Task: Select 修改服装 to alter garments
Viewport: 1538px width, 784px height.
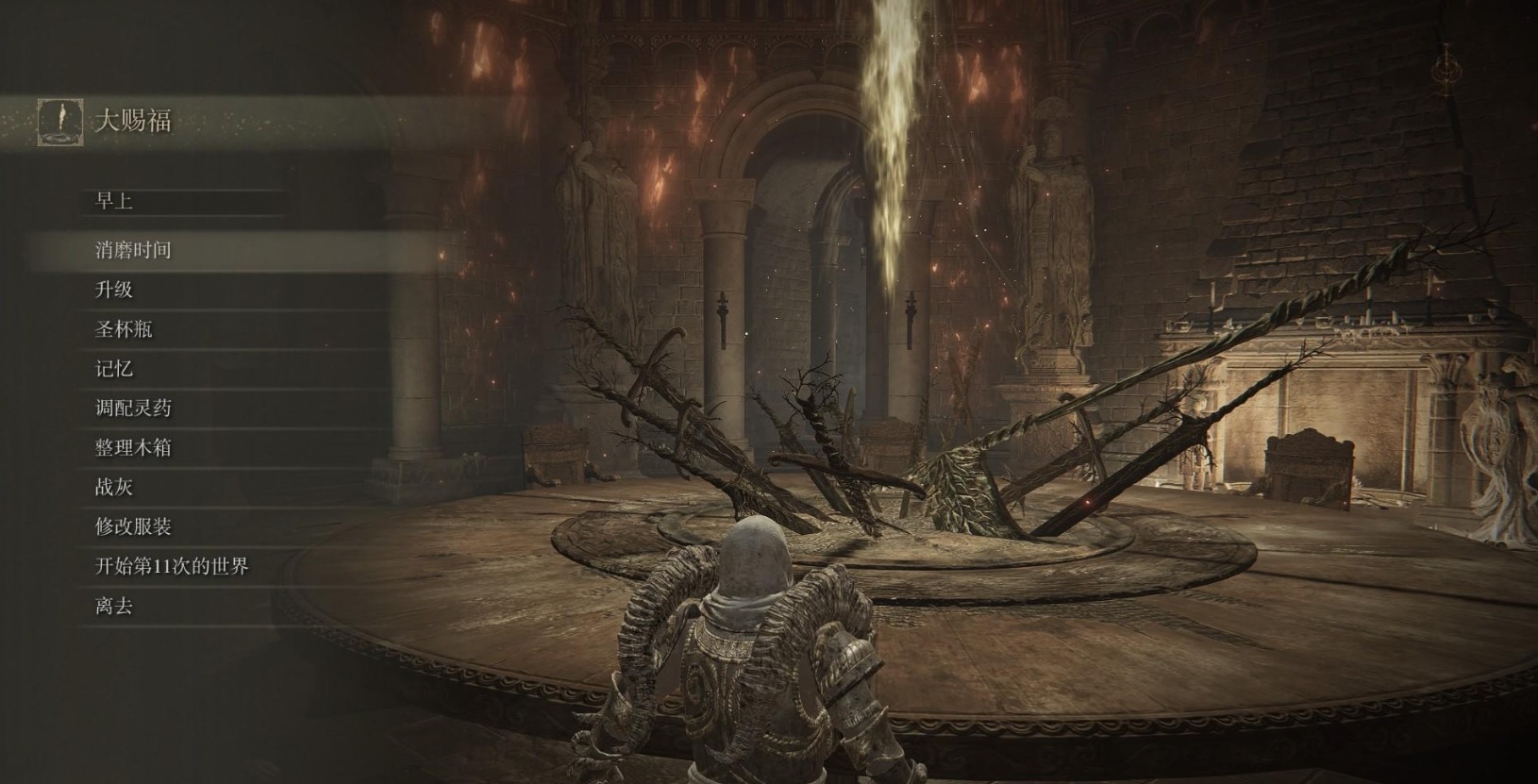Action: (x=133, y=527)
